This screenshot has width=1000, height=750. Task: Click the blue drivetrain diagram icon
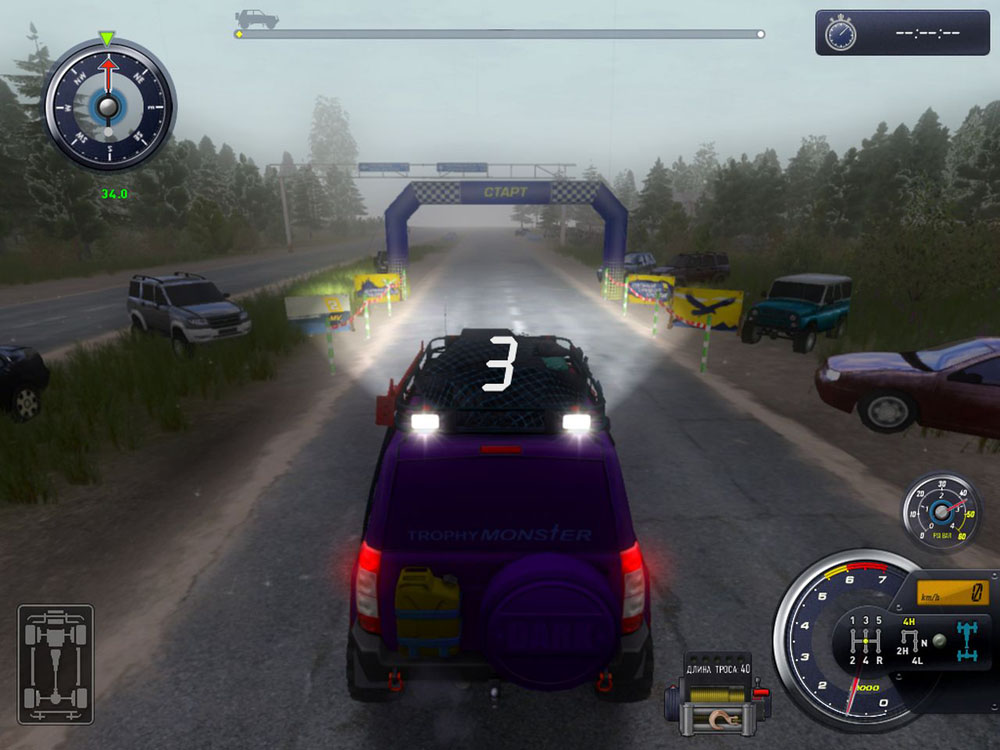pyautogui.click(x=967, y=640)
